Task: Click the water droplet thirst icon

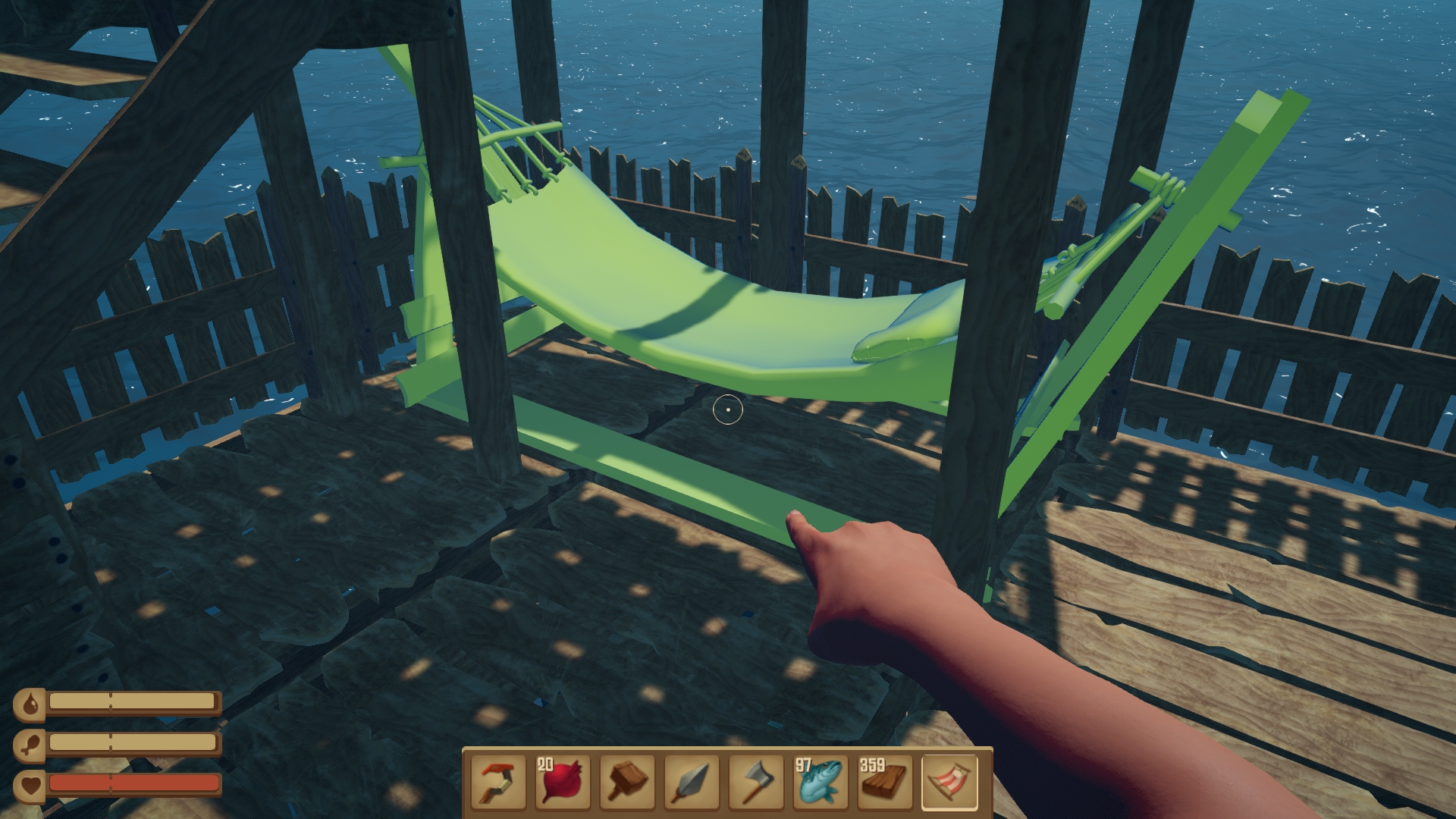Action: (x=30, y=704)
